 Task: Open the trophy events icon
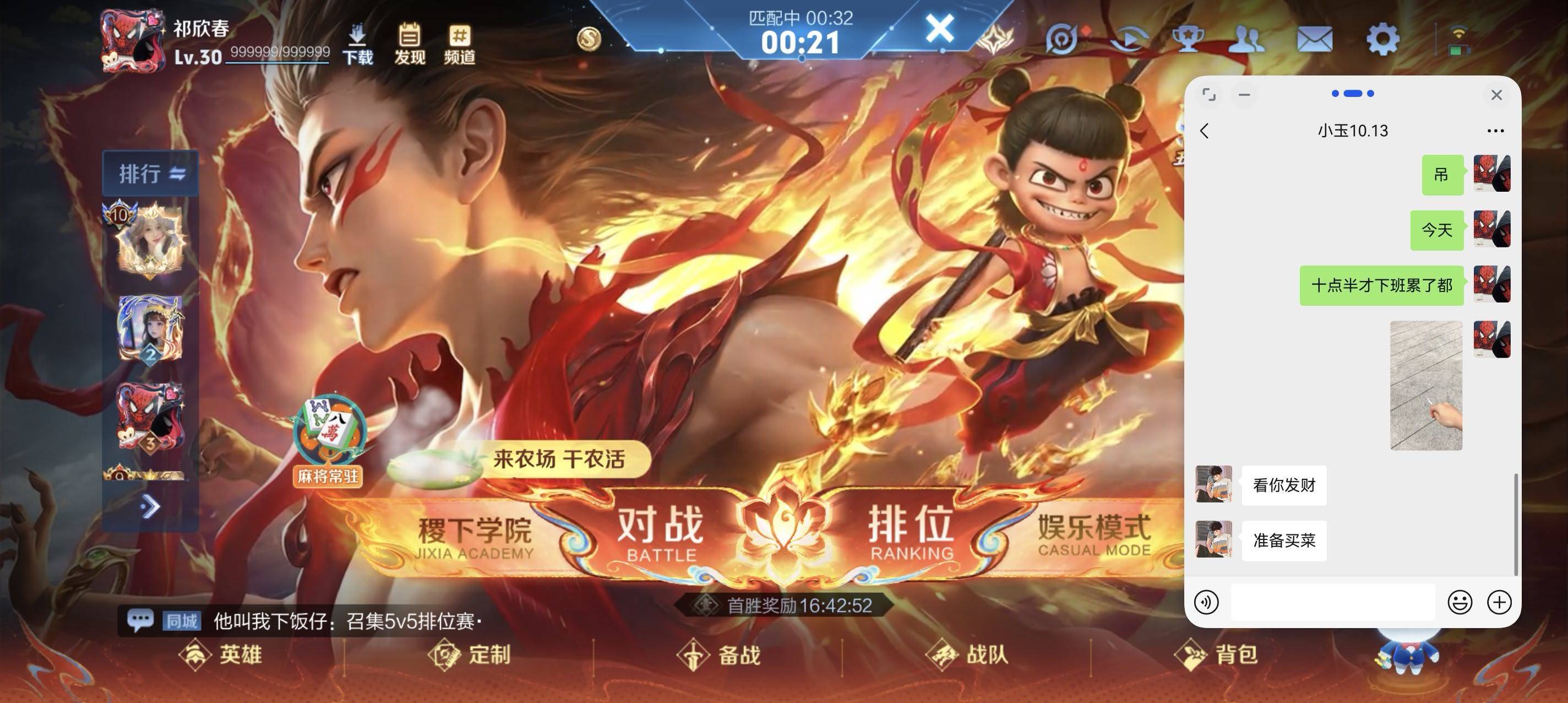[1187, 38]
